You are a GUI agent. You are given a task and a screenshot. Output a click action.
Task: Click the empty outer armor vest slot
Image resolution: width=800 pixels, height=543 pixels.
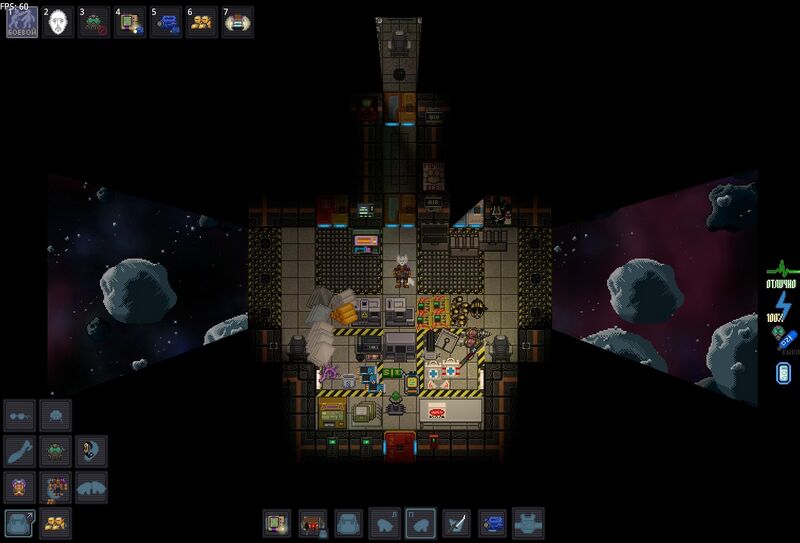[528, 523]
